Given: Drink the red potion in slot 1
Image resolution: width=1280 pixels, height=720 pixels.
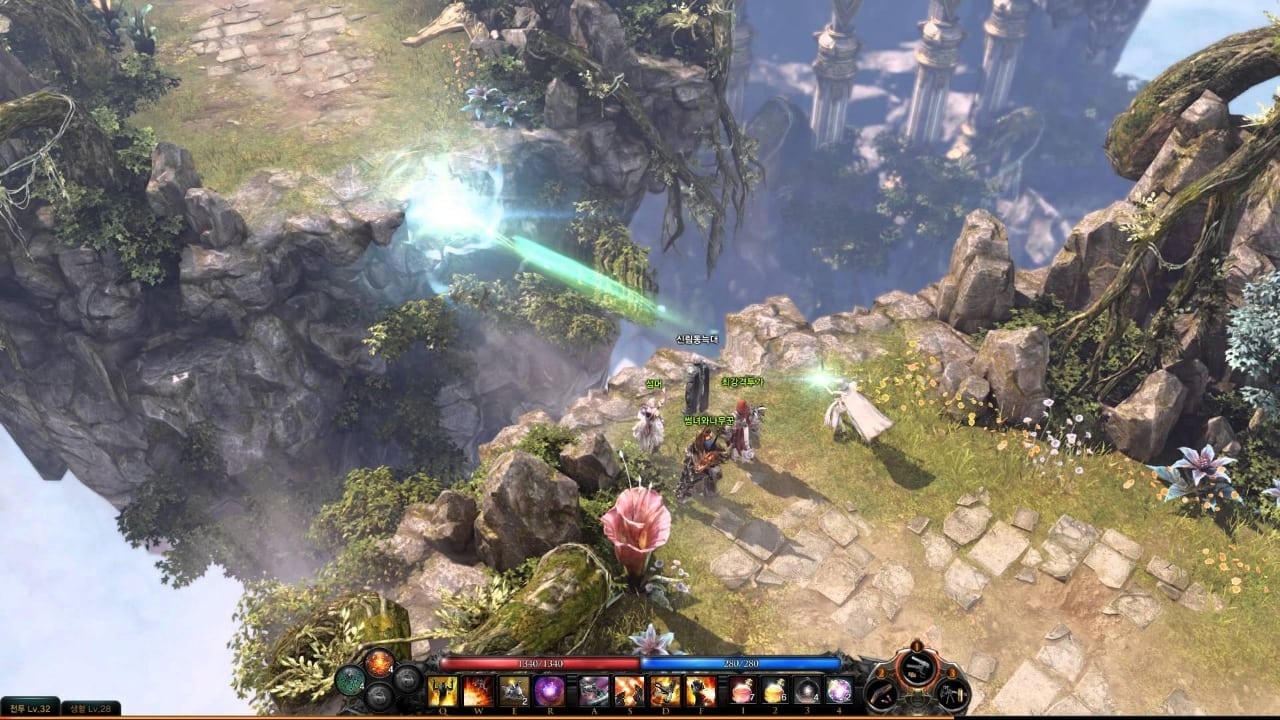Looking at the screenshot, I should coord(742,690).
